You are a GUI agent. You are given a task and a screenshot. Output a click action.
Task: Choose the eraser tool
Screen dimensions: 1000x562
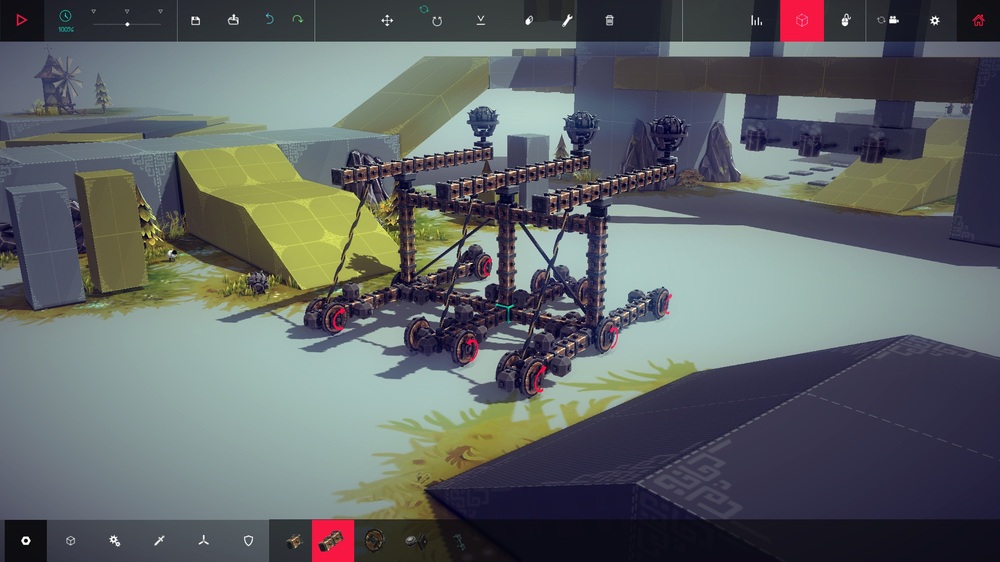[x=529, y=20]
